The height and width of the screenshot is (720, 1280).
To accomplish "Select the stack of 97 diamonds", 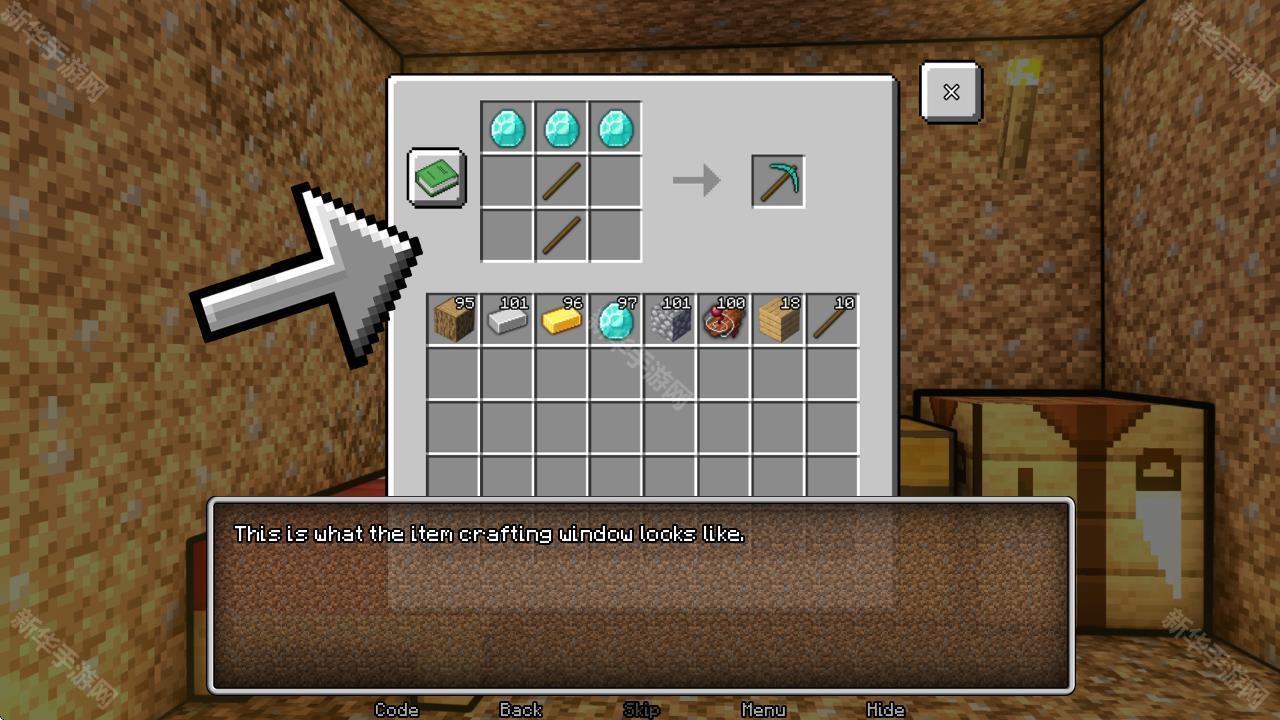I will coord(615,319).
